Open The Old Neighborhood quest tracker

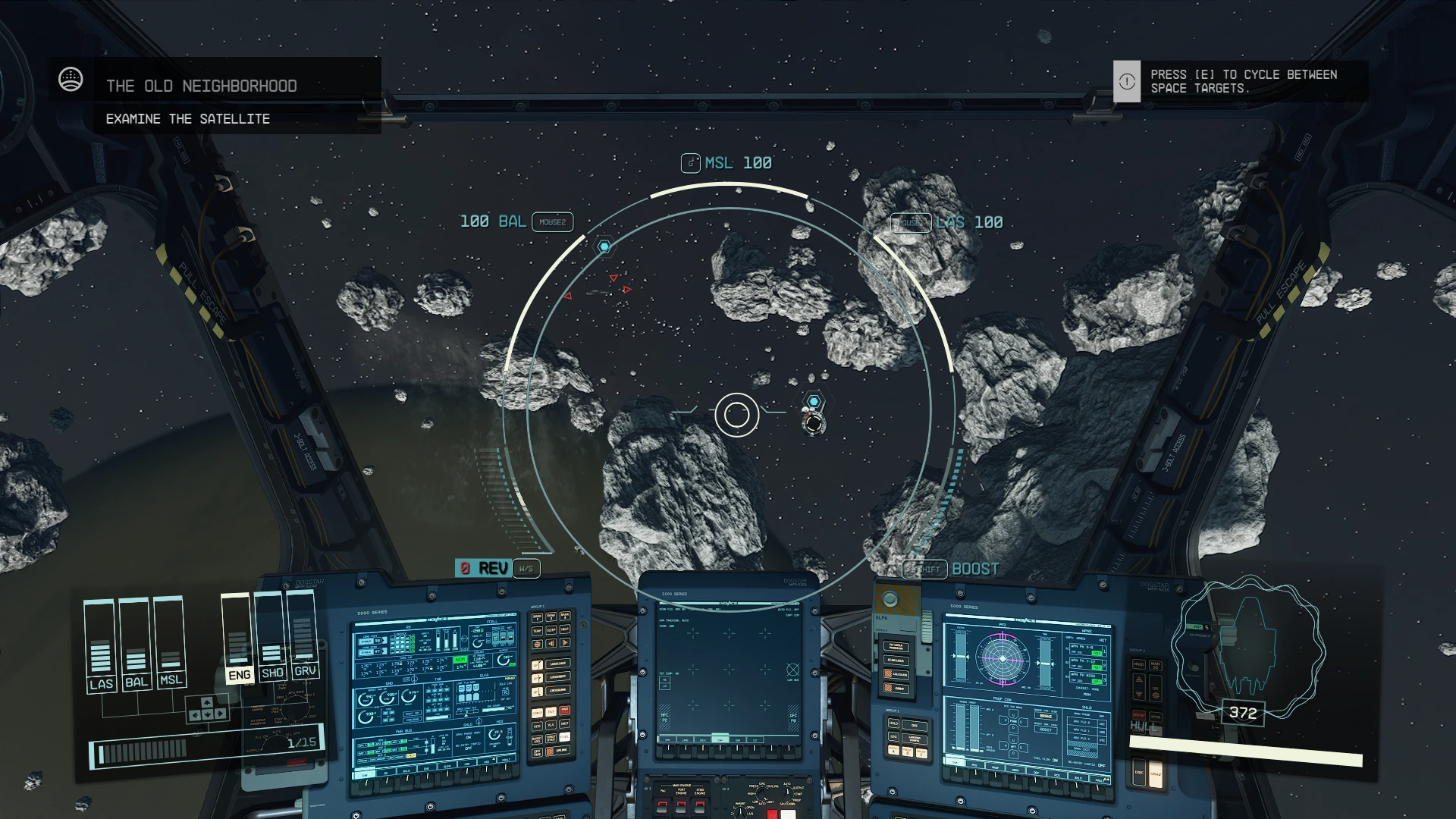[201, 86]
